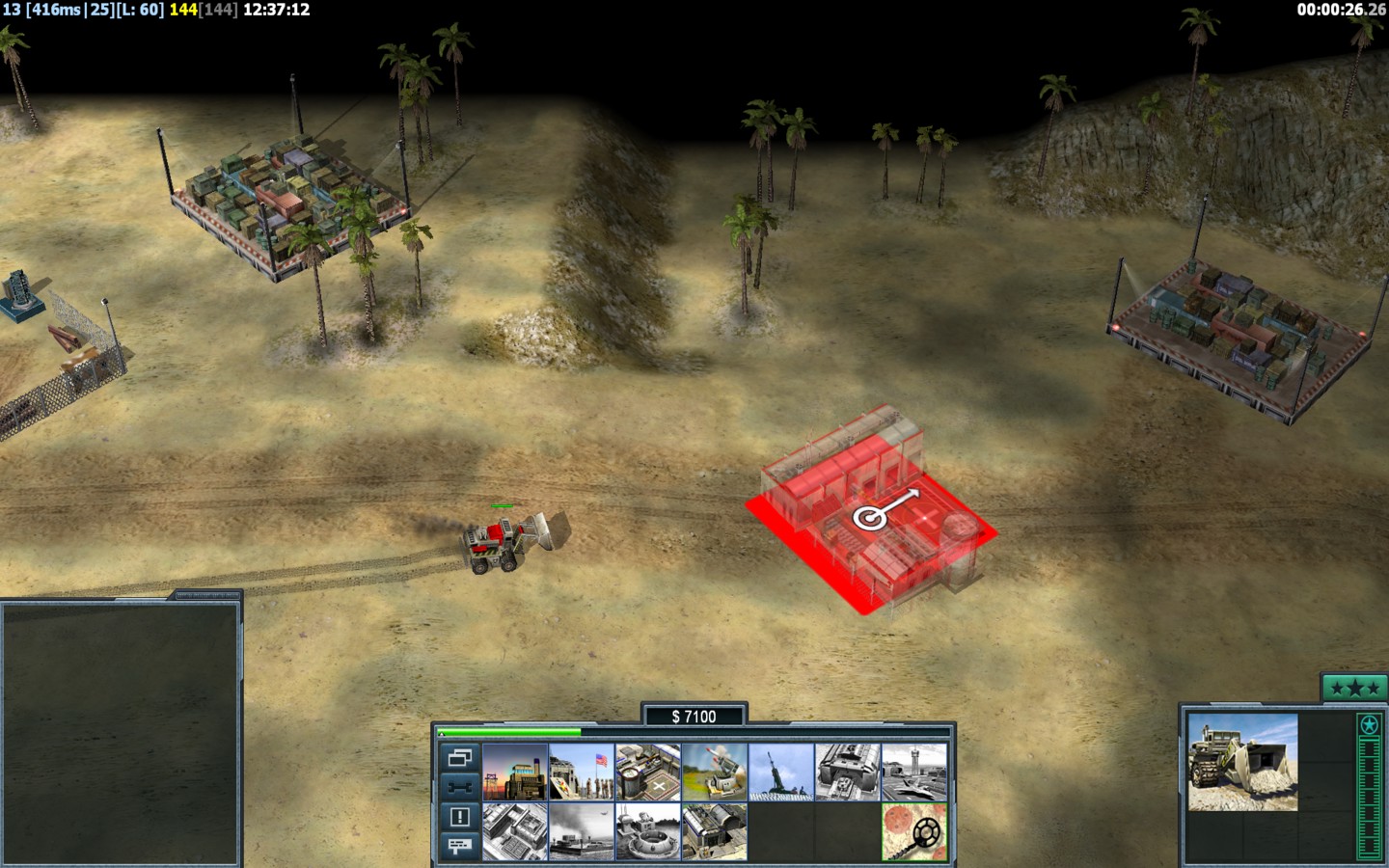This screenshot has width=1389, height=868.
Task: Click the exclamation mark button
Action: [459, 817]
